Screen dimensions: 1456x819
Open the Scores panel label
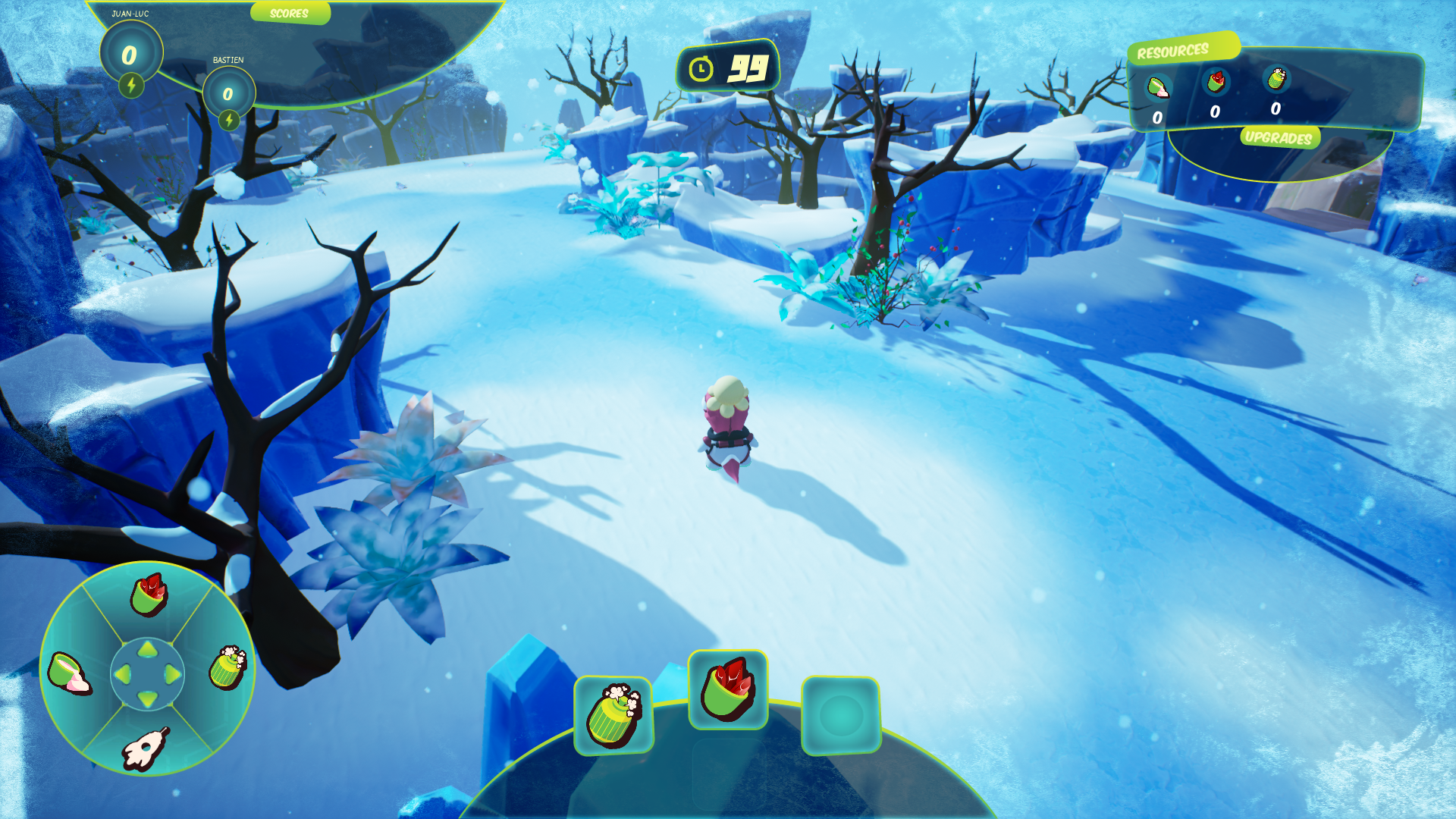[x=289, y=13]
